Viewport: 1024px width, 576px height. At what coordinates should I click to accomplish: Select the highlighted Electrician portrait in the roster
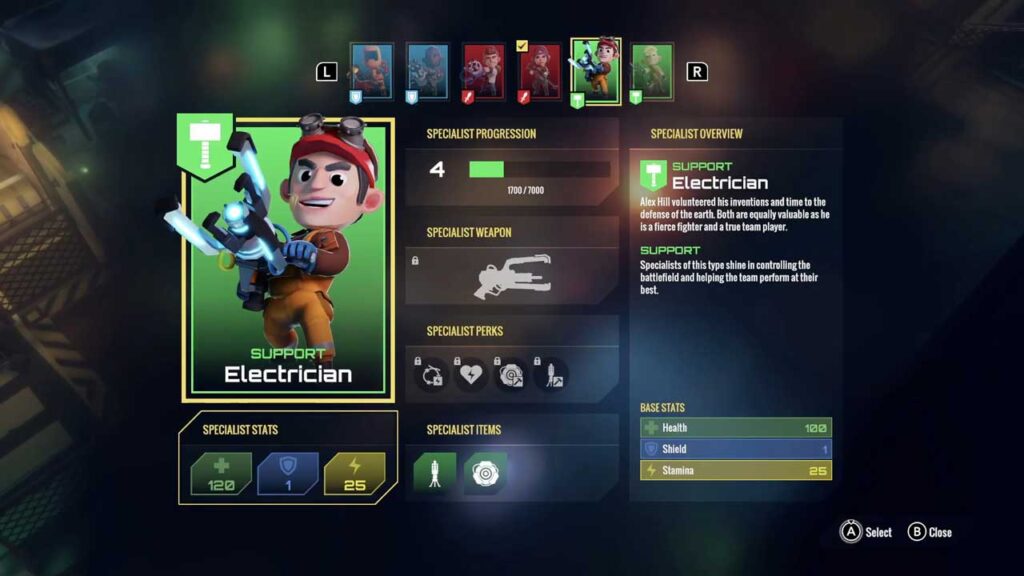tap(596, 71)
